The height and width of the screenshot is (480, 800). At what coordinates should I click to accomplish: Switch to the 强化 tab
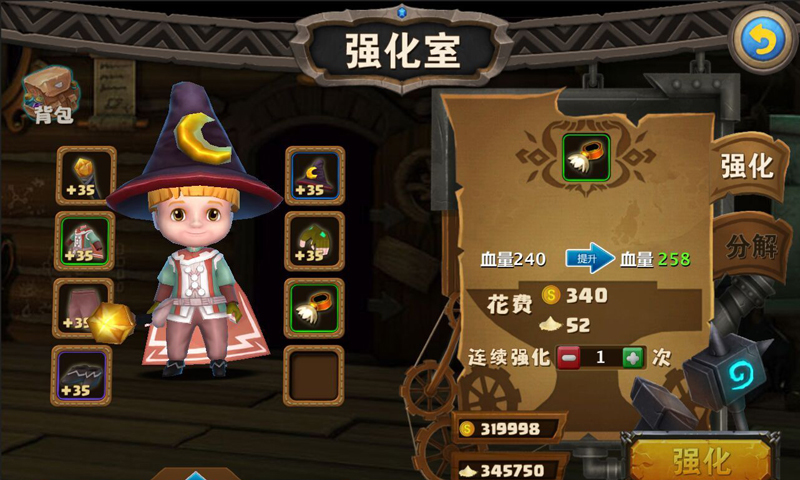(747, 166)
